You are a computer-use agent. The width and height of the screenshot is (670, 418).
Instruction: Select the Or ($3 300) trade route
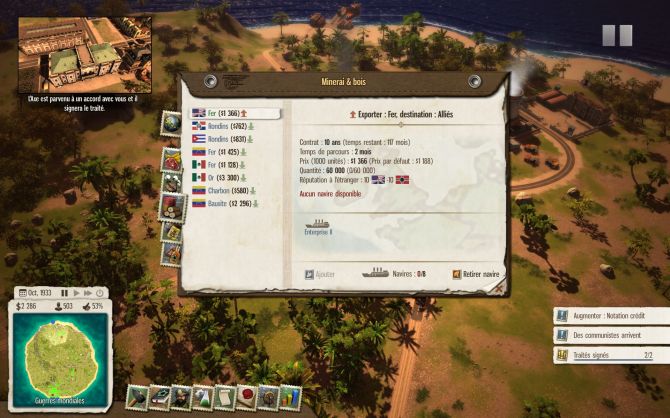tap(221, 177)
